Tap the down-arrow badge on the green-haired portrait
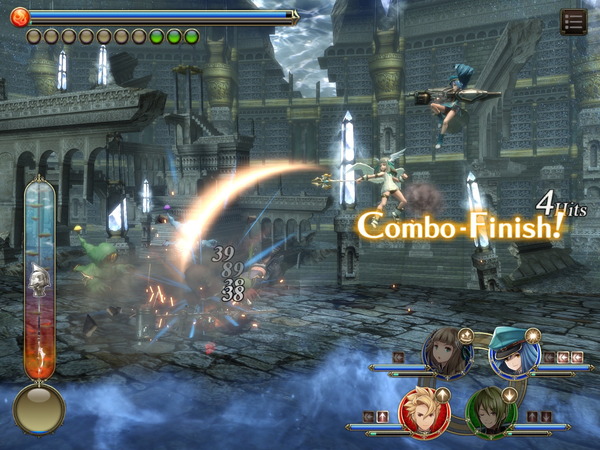This screenshot has height=450, width=600. coord(510,395)
